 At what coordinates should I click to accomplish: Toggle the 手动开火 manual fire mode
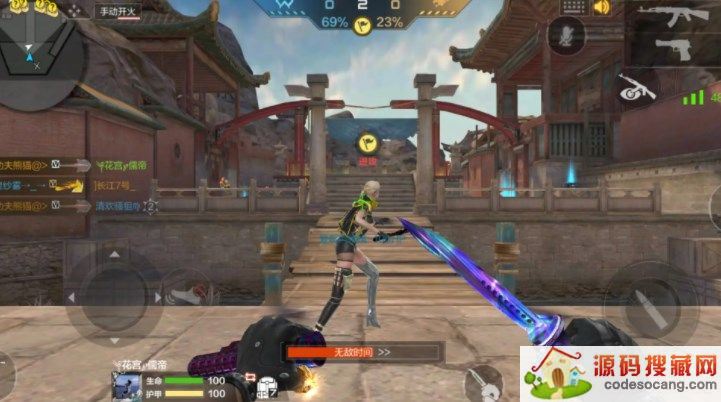(x=118, y=12)
